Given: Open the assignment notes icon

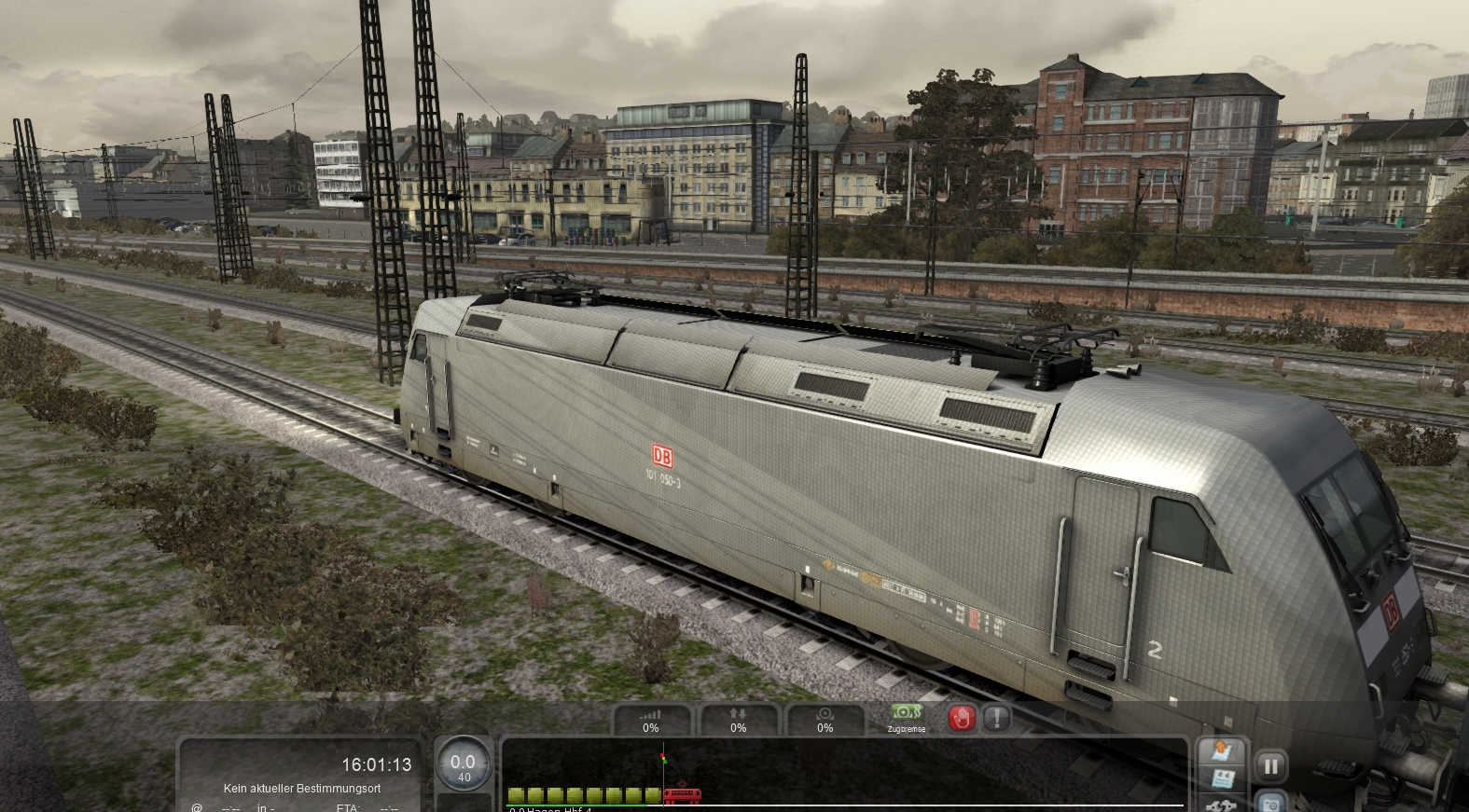Looking at the screenshot, I should point(1222,778).
